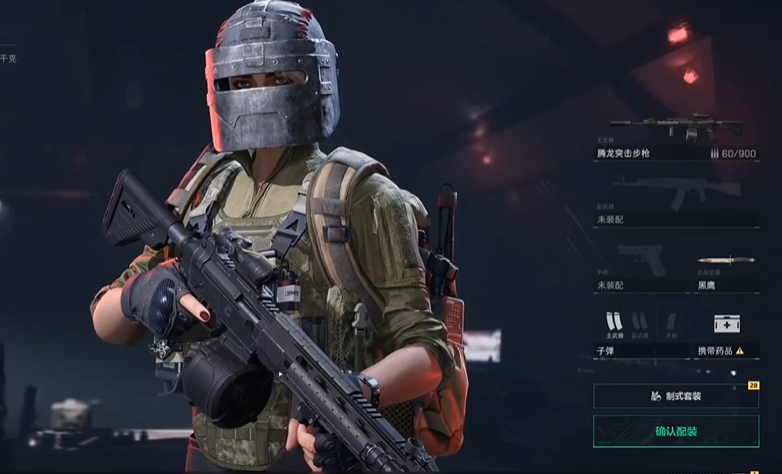Select the 腾龙突击步枪 primary weapon slot
Screen dimensions: 782x474
click(x=676, y=137)
